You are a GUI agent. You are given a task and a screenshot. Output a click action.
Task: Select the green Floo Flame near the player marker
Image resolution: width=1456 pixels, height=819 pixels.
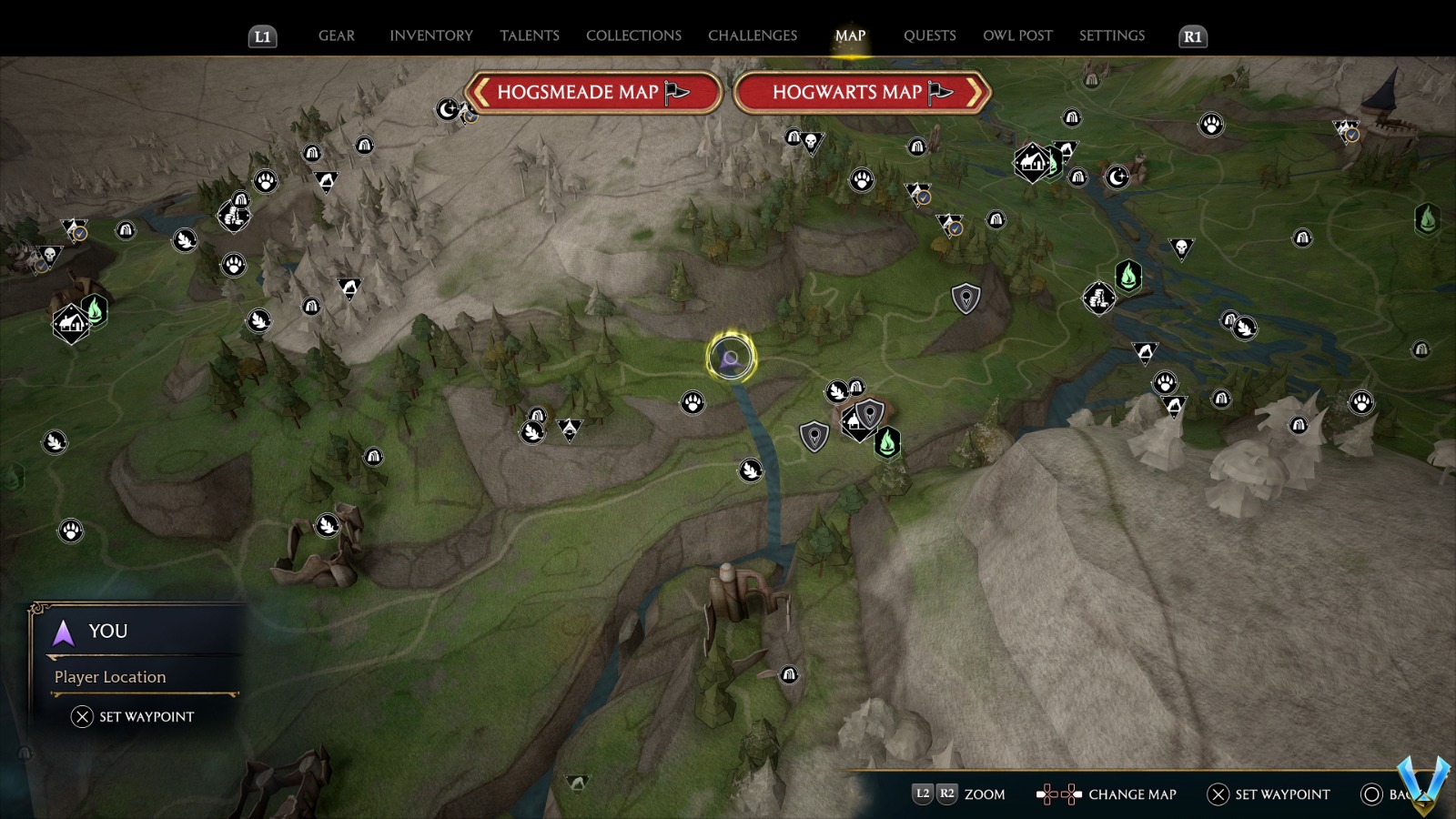[885, 445]
